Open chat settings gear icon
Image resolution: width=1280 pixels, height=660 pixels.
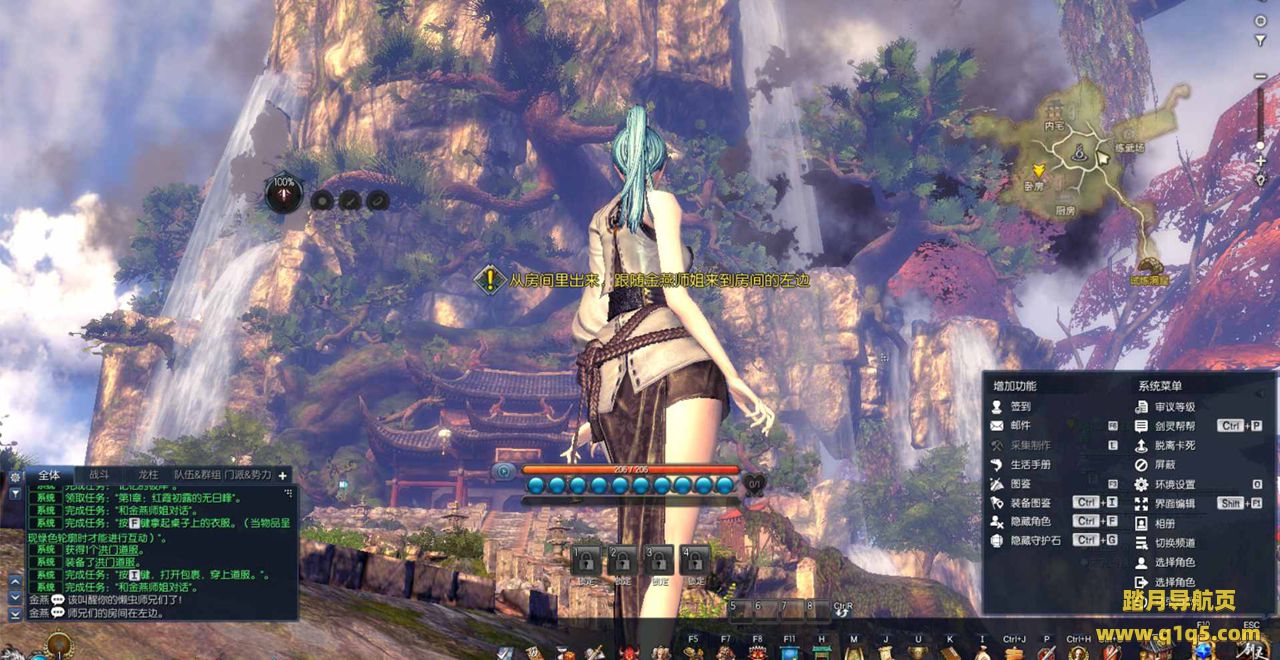click(x=15, y=477)
